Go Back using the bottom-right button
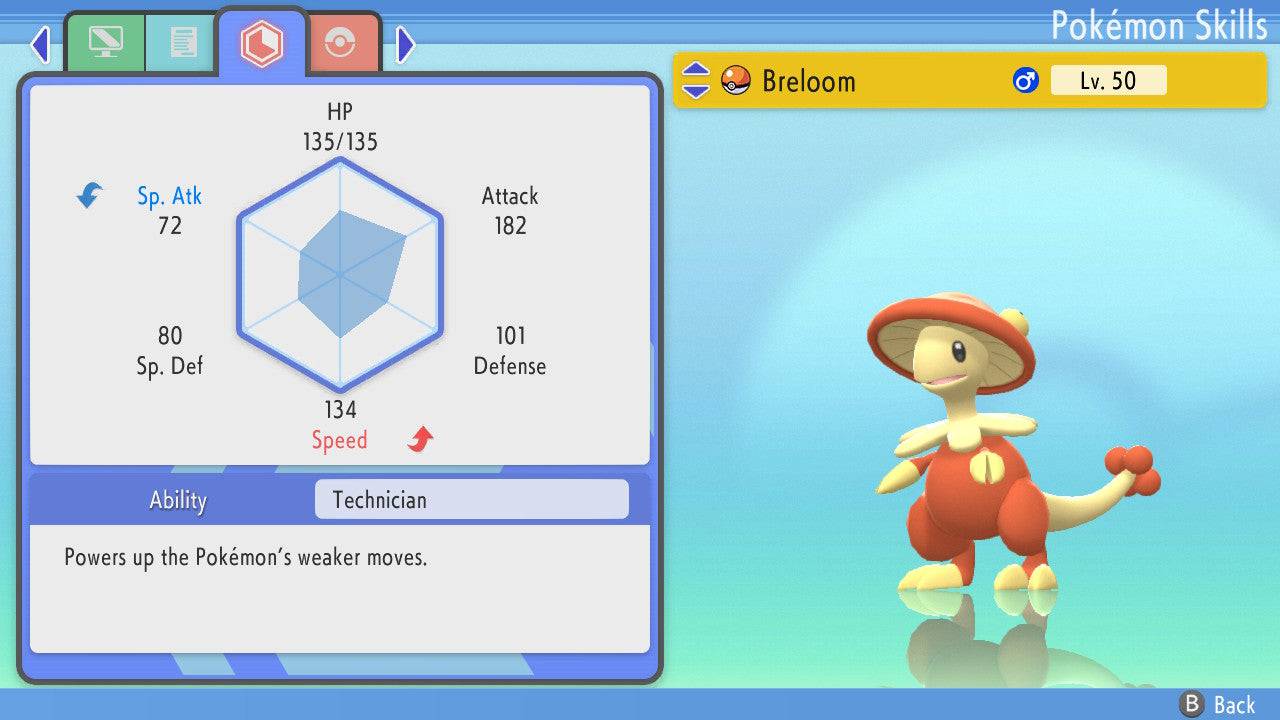 point(1217,705)
